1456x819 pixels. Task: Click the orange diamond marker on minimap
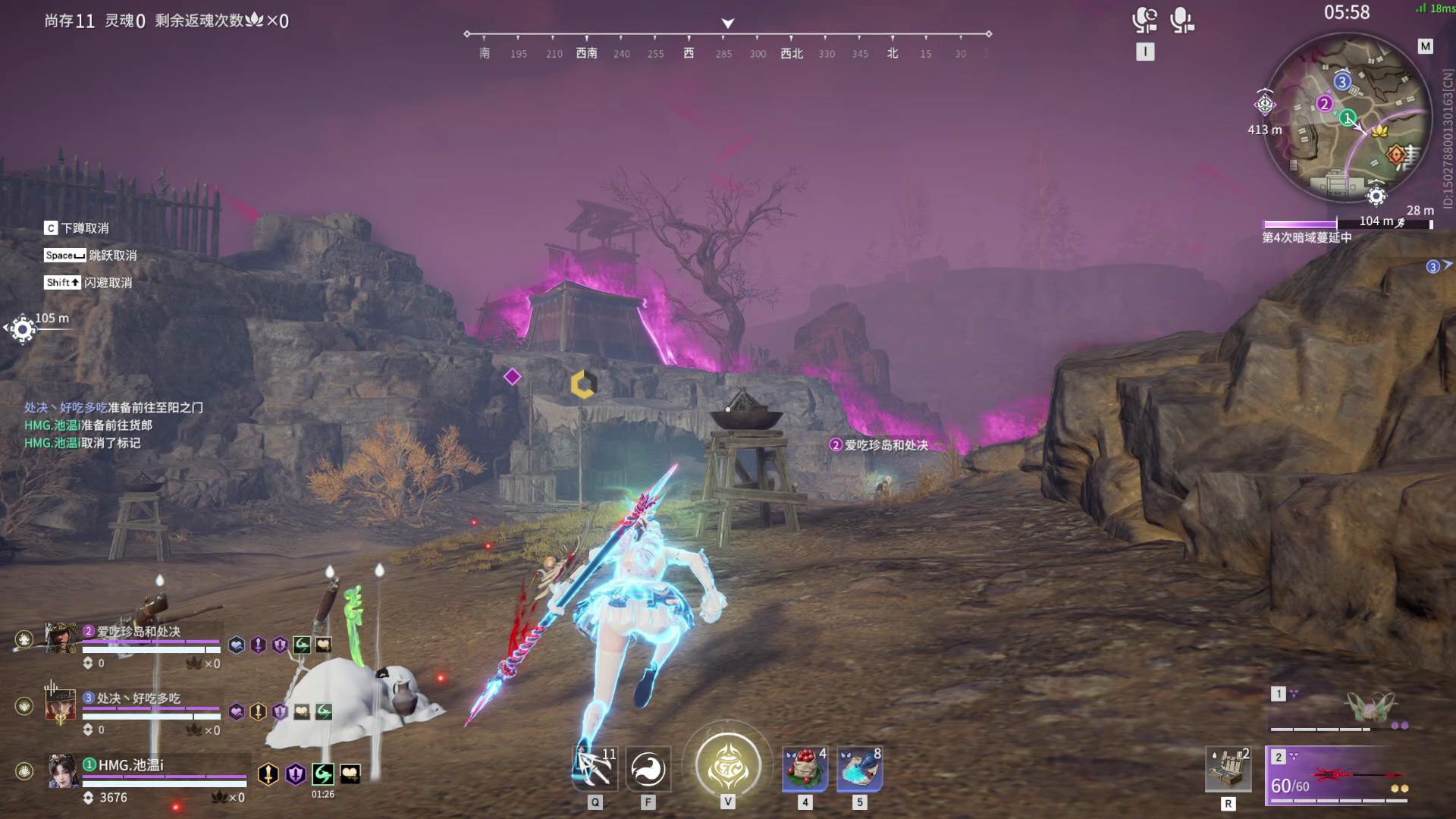(1396, 155)
